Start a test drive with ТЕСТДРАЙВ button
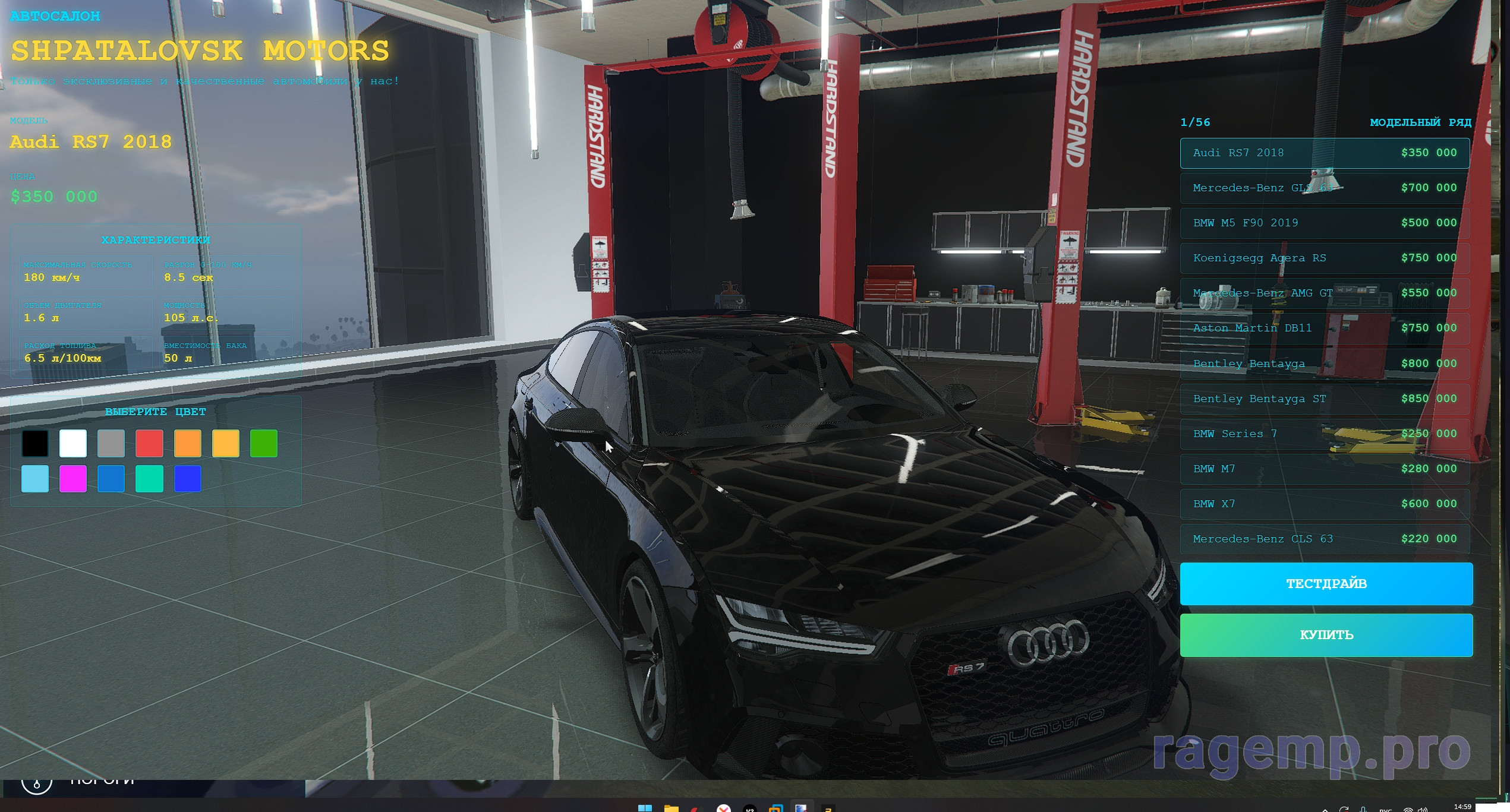 coord(1326,584)
